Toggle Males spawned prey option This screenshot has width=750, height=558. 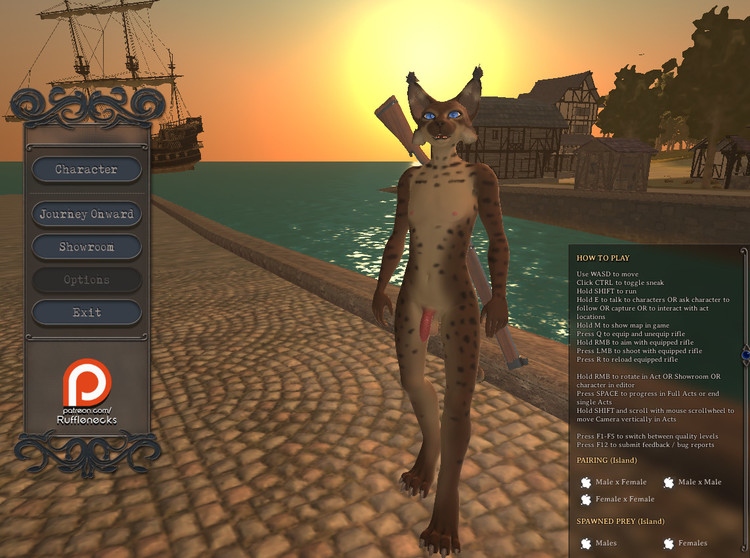coord(585,543)
